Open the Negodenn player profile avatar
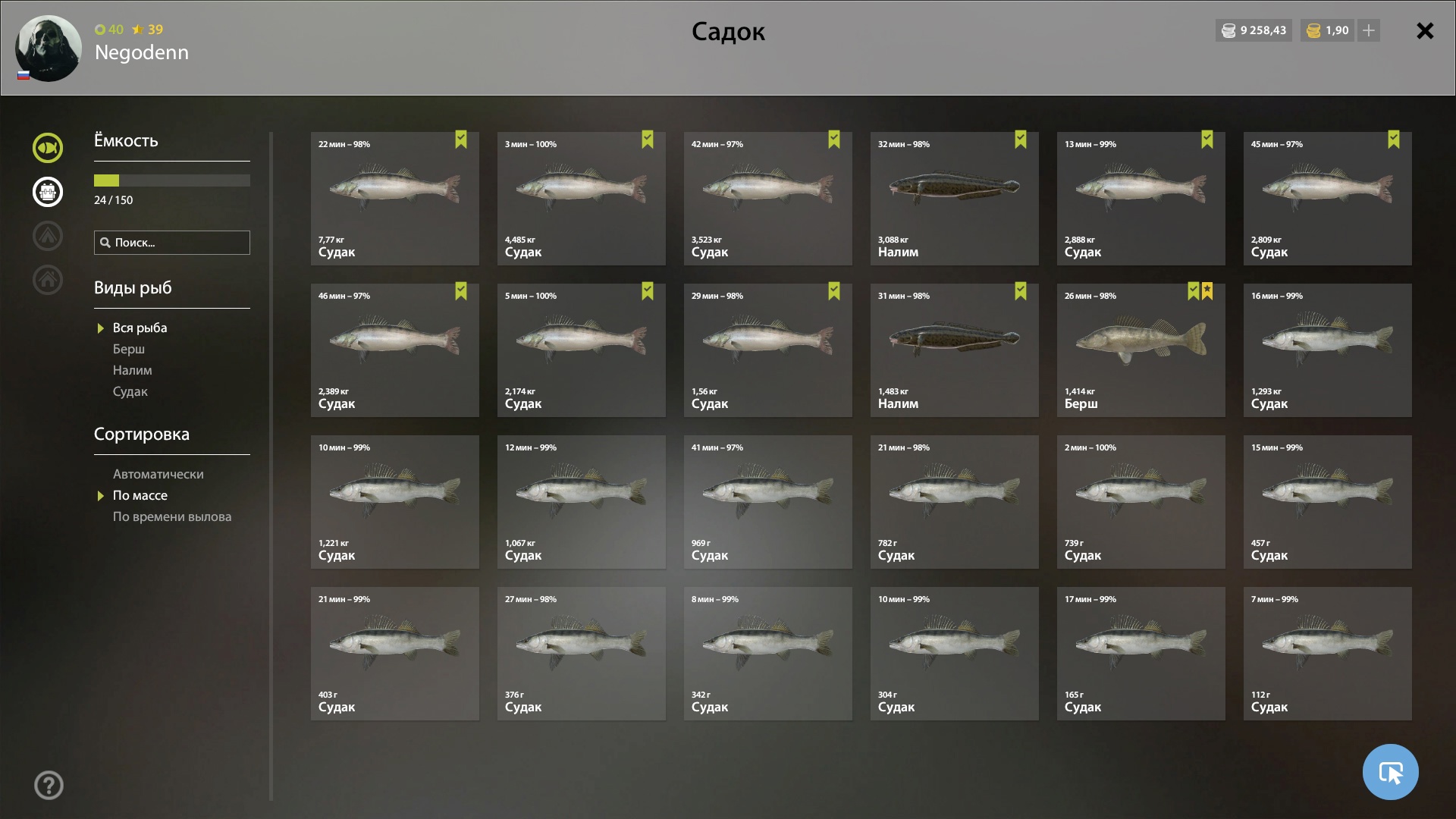Image resolution: width=1456 pixels, height=819 pixels. (49, 48)
